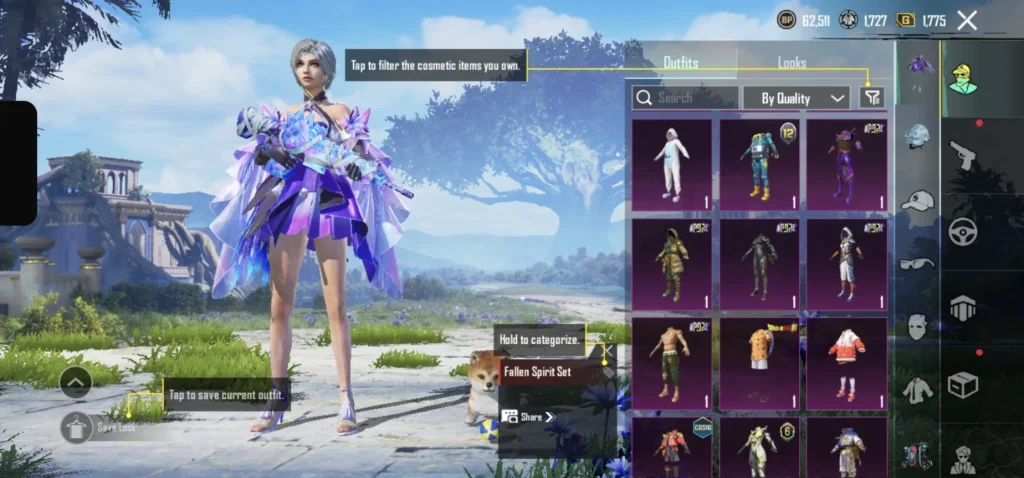The image size is (1024, 478).
Task: Open the By Quality sort dropdown
Action: tap(804, 97)
